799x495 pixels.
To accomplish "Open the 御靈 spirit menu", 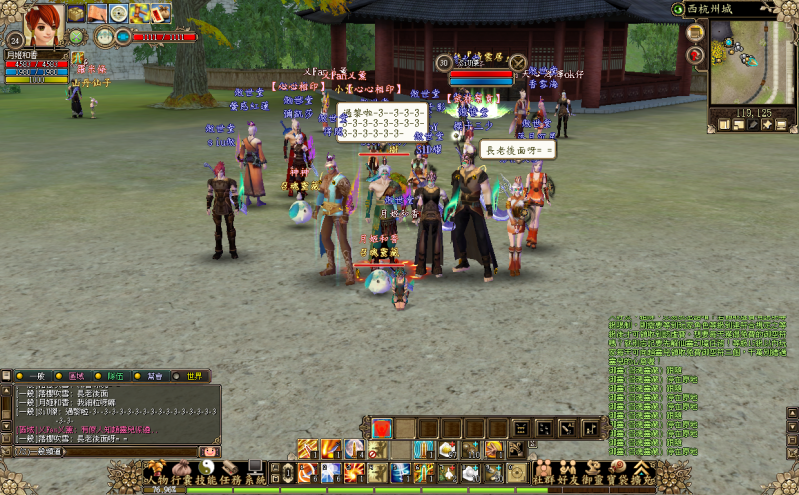I will point(593,477).
